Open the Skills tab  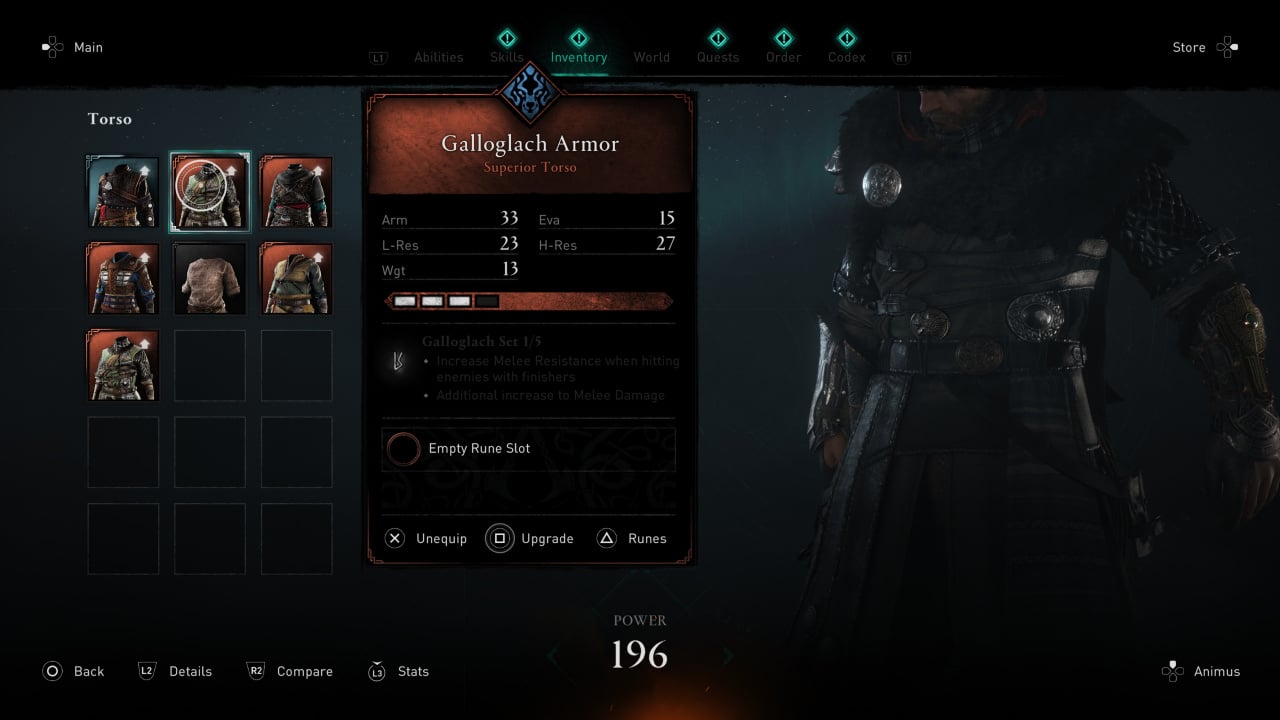tap(506, 56)
